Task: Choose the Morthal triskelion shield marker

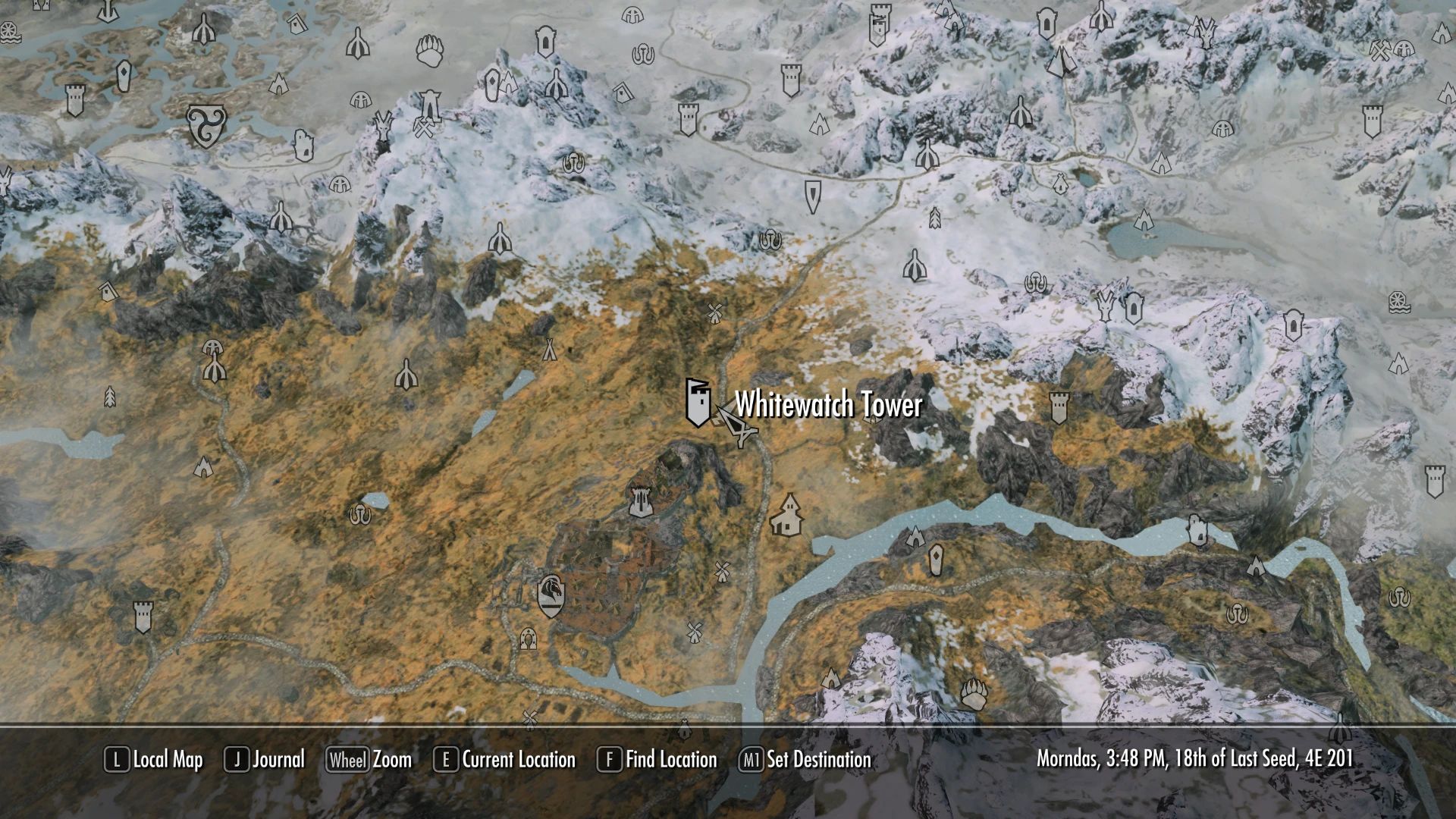Action: pos(205,125)
